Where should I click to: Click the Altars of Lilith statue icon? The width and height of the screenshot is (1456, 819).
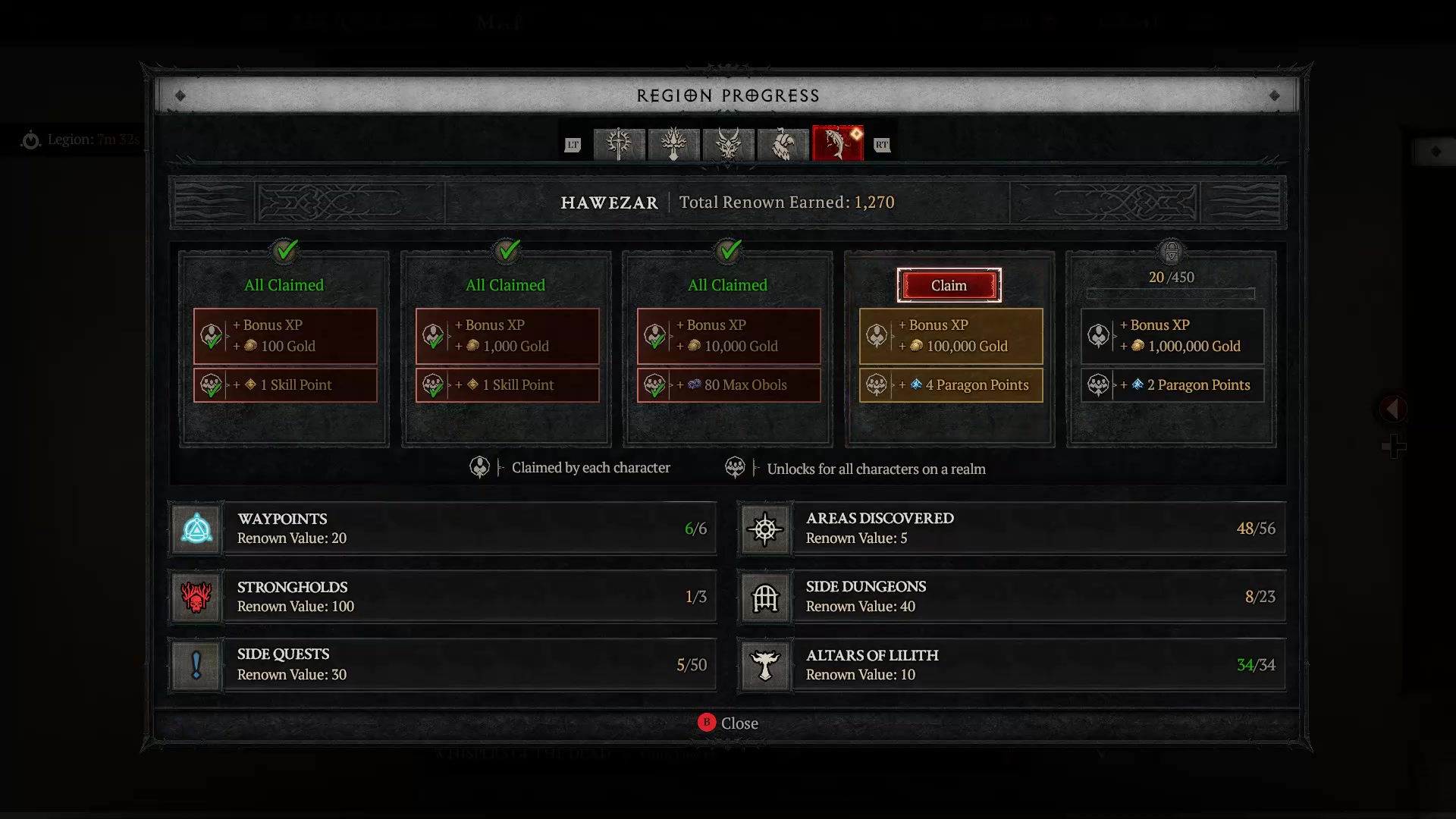[x=766, y=666]
